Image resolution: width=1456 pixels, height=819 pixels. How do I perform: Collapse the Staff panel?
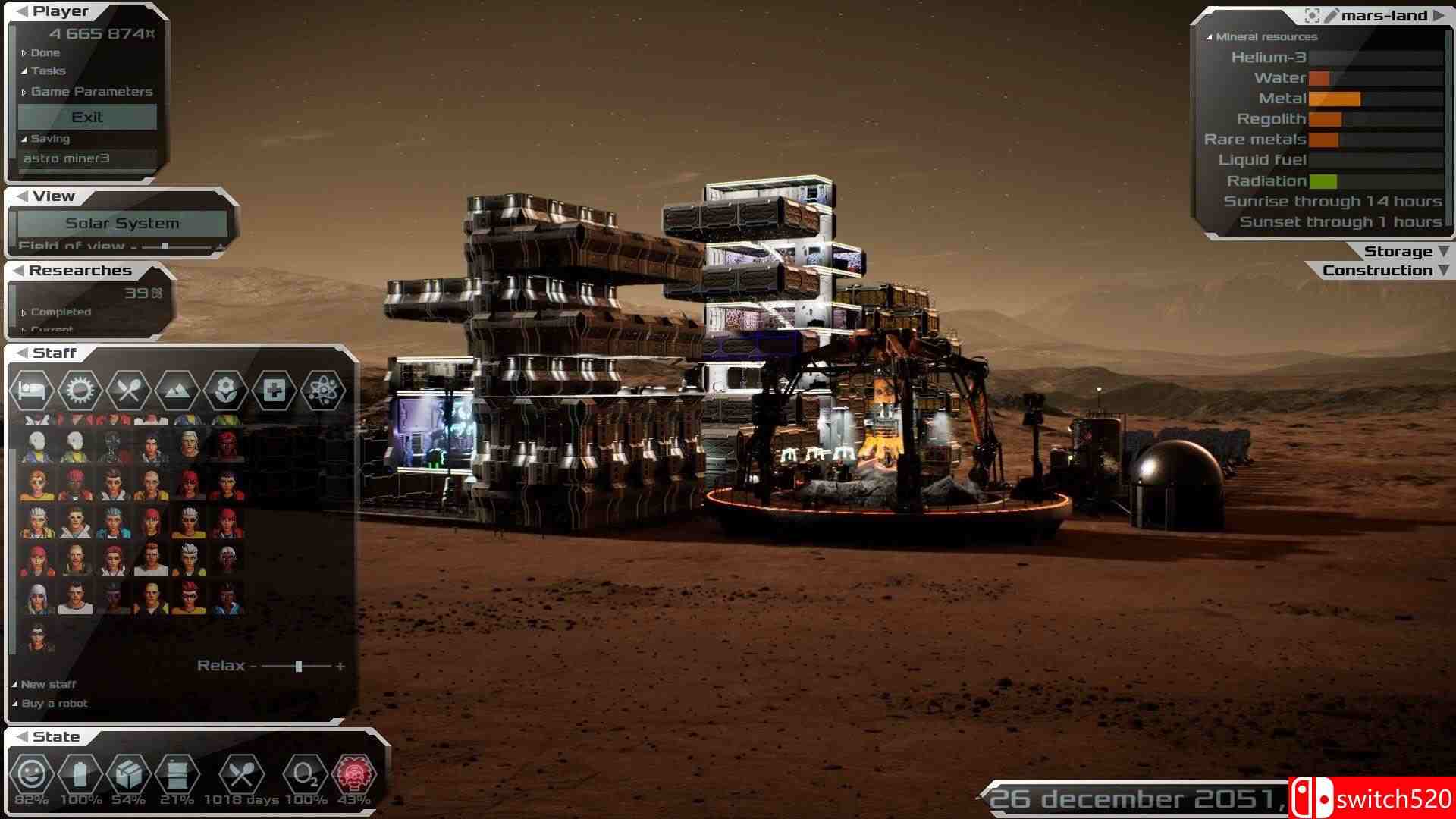(20, 353)
